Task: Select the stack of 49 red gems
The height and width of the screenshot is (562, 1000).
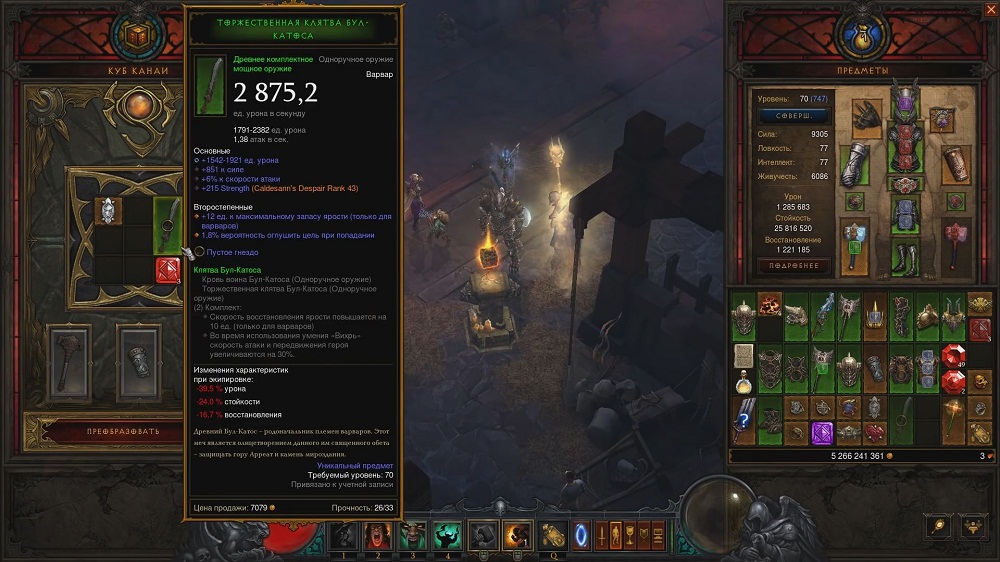Action: [954, 357]
